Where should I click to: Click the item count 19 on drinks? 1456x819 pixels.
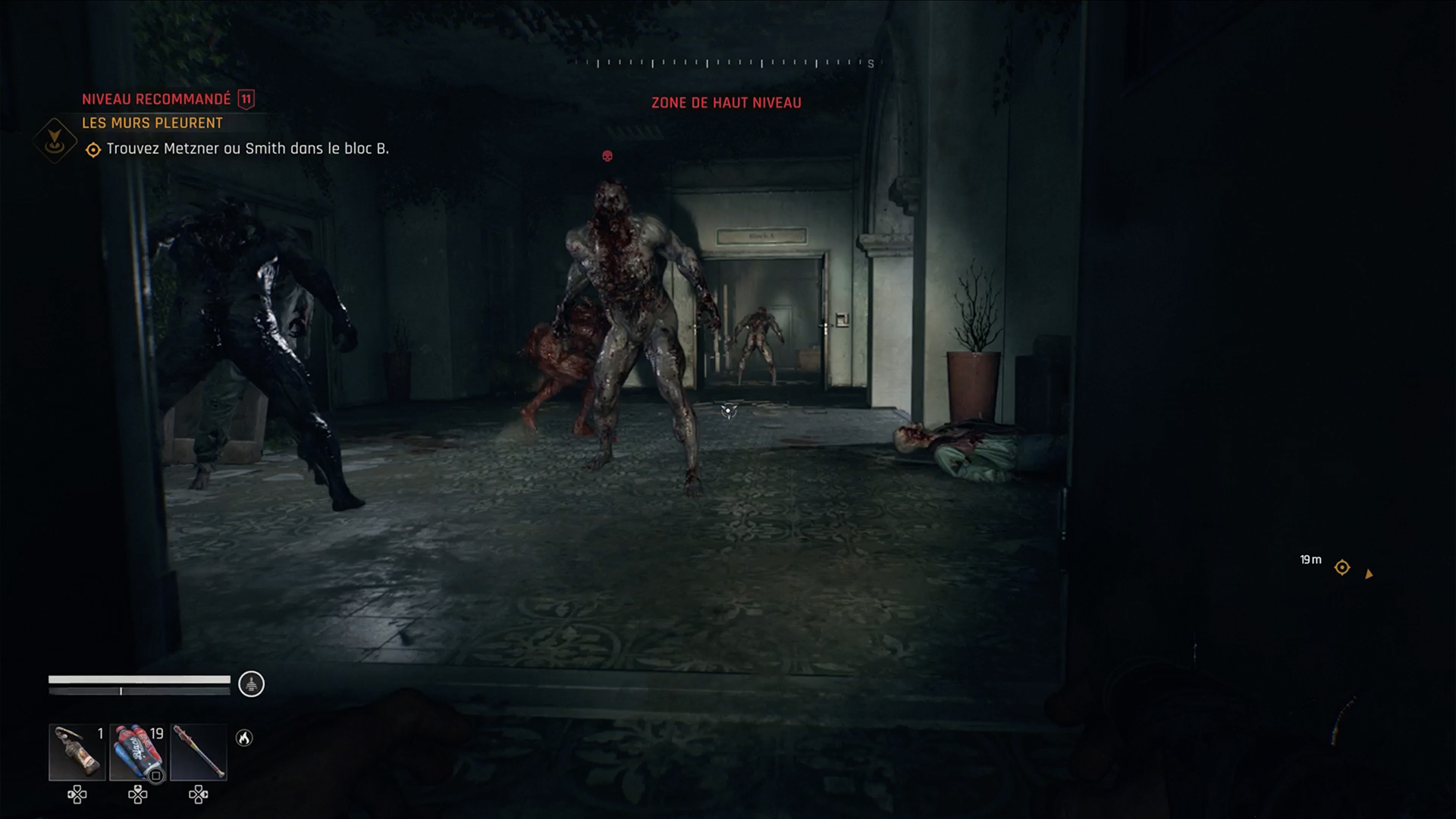click(158, 735)
